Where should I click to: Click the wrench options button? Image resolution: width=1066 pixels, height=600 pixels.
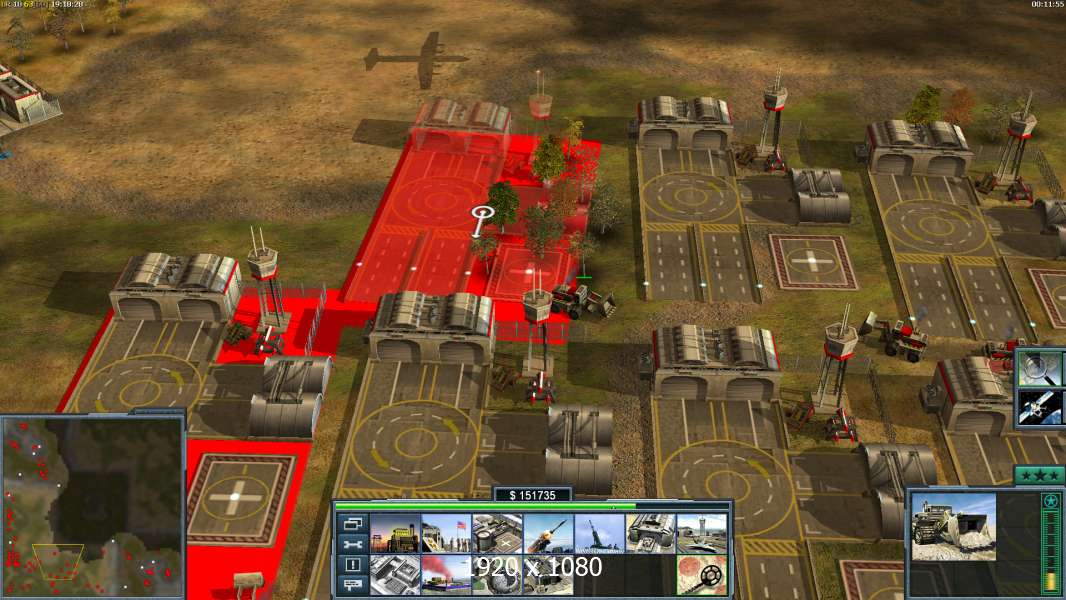pyautogui.click(x=352, y=544)
